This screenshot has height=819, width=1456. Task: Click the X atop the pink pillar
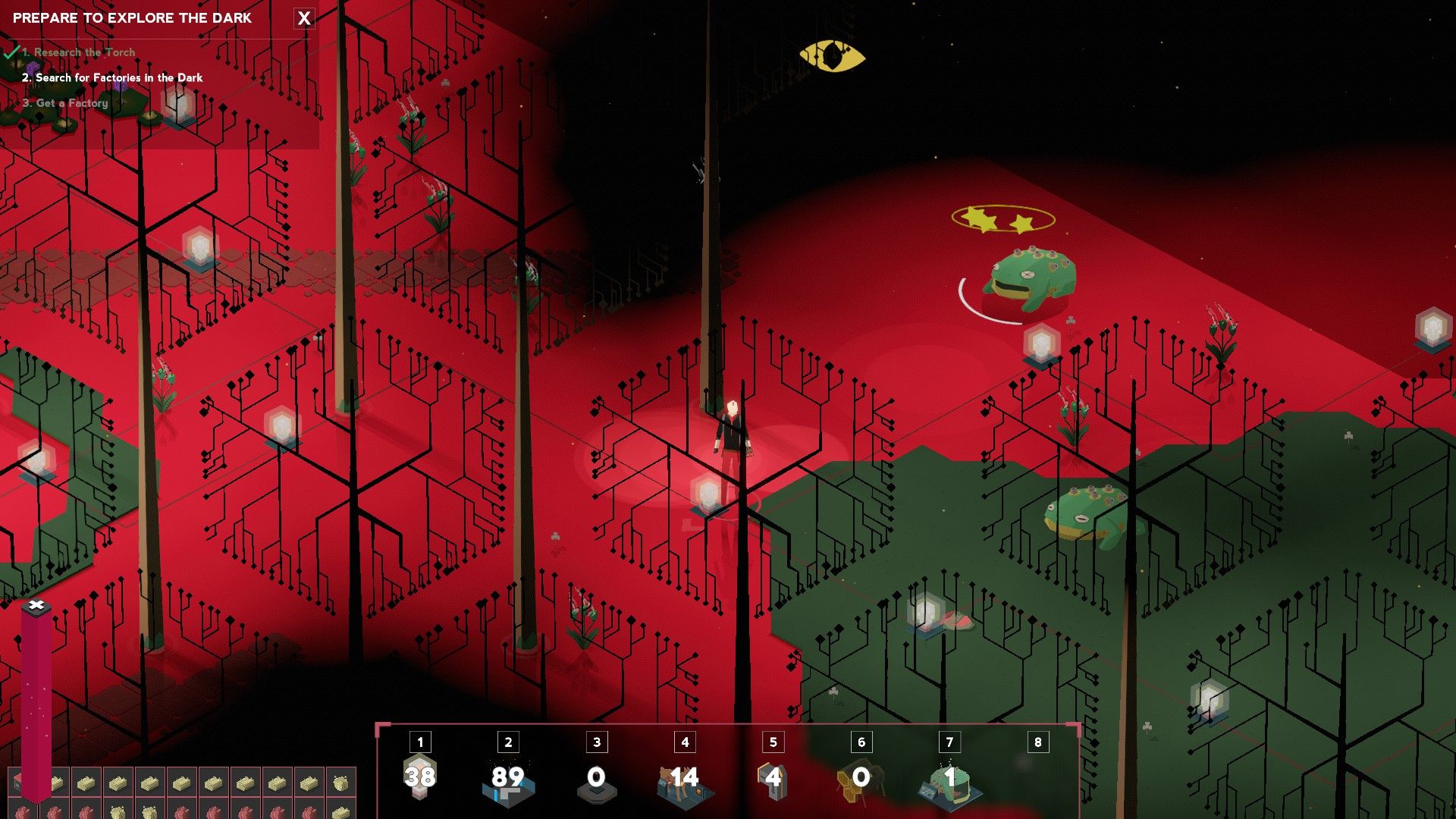[36, 605]
